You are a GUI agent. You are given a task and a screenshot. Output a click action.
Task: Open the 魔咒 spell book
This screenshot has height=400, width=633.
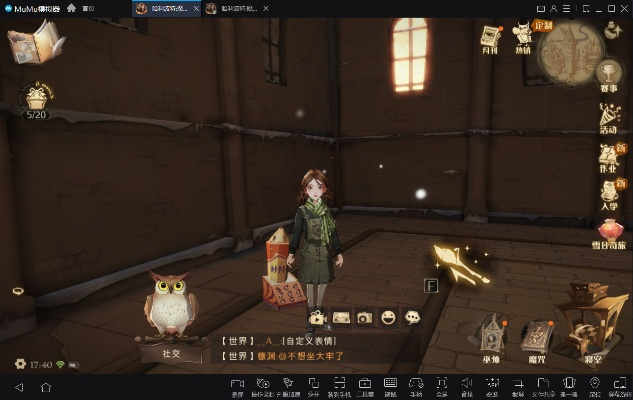coord(538,336)
